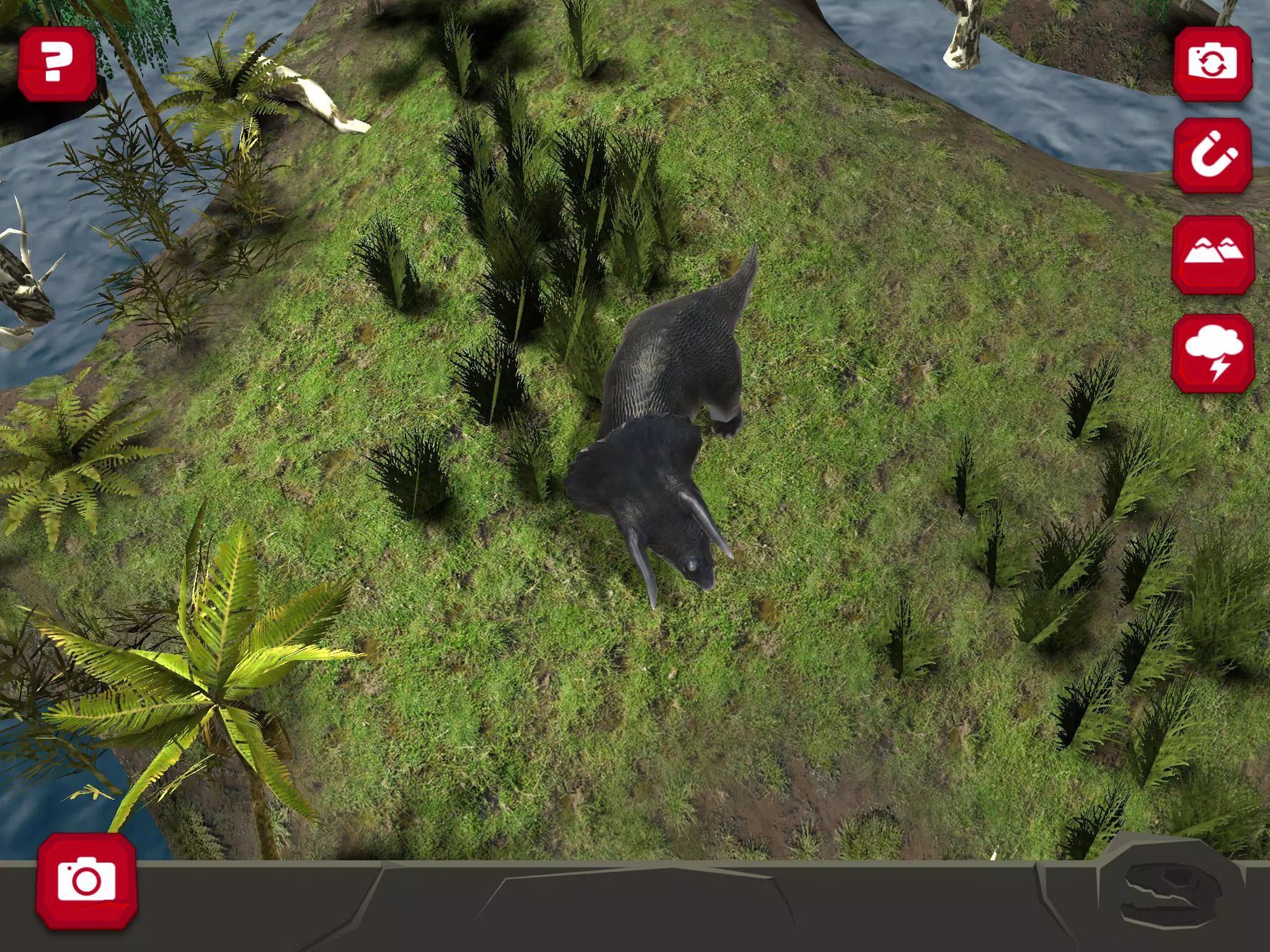The height and width of the screenshot is (952, 1270).
Task: Open the help question mark button
Action: 59,64
